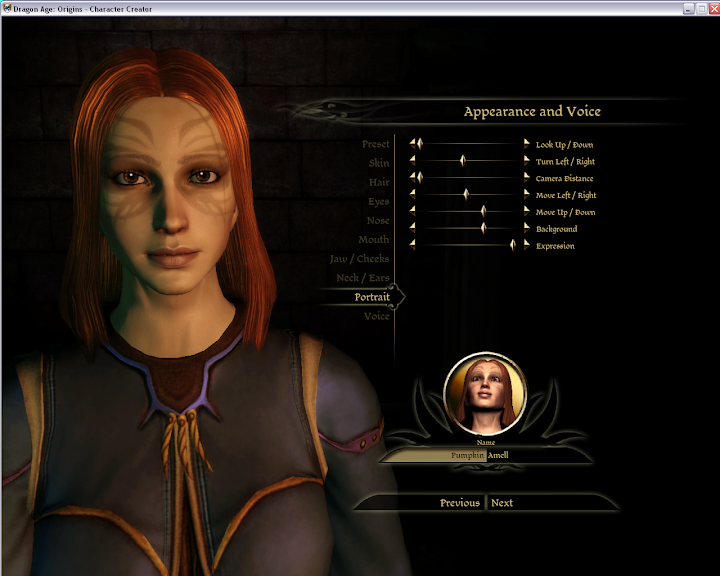Choose the Nose category

tap(378, 220)
